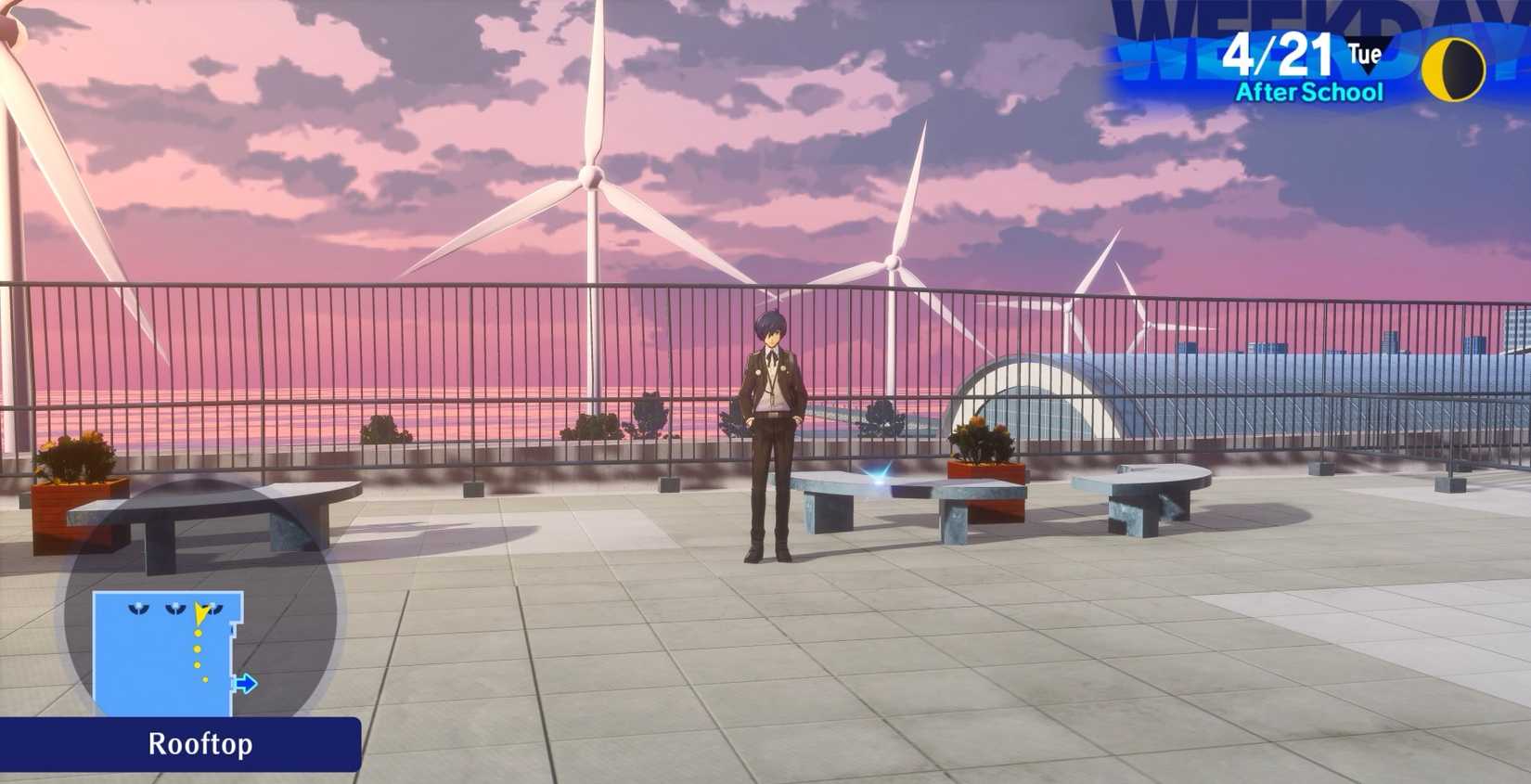Click the lowest yellow trail dot on the minimap

(205, 680)
